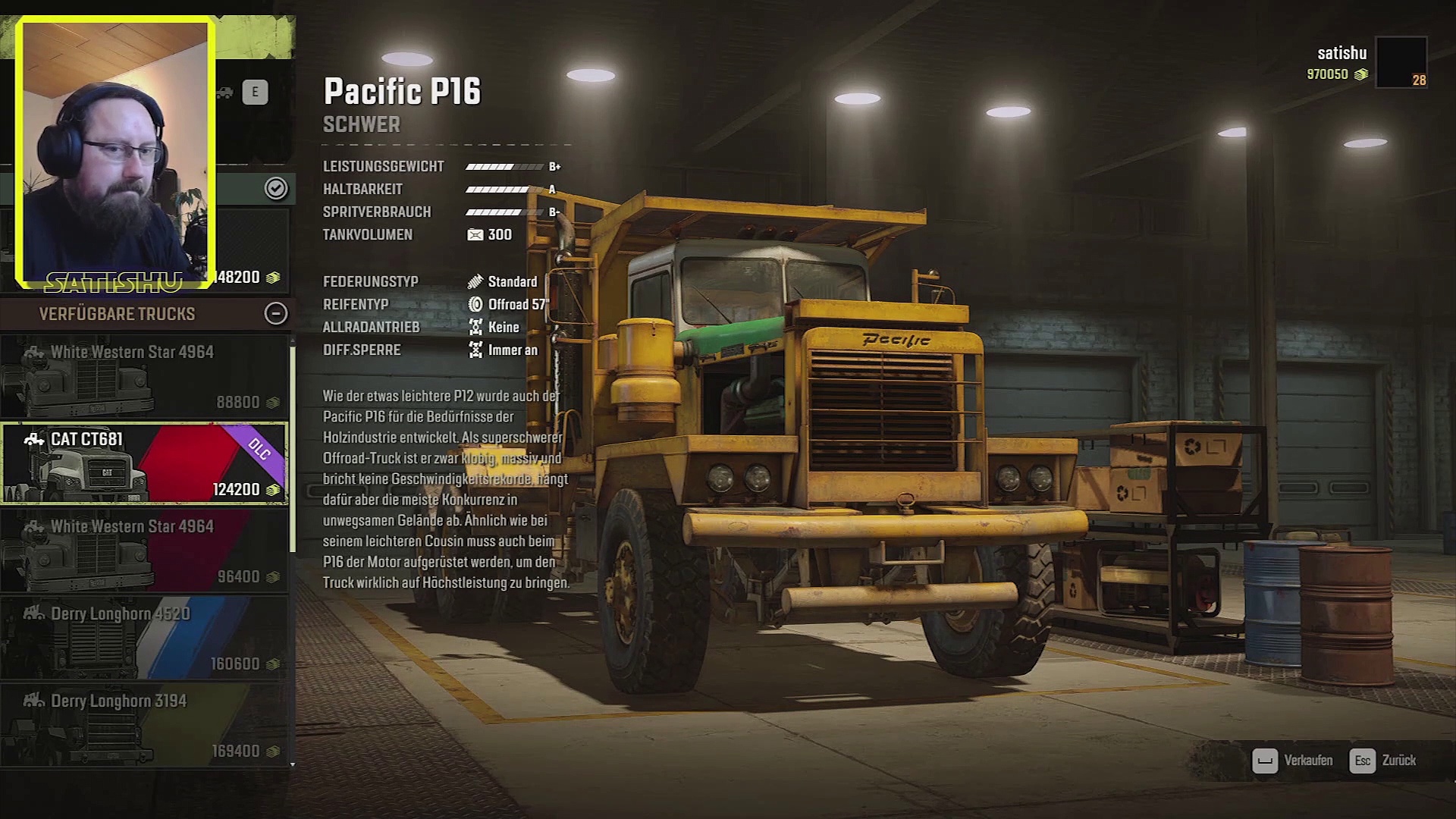The width and height of the screenshot is (1456, 819).
Task: Select White Western Star 4964 priced 96400
Action: pyautogui.click(x=144, y=551)
